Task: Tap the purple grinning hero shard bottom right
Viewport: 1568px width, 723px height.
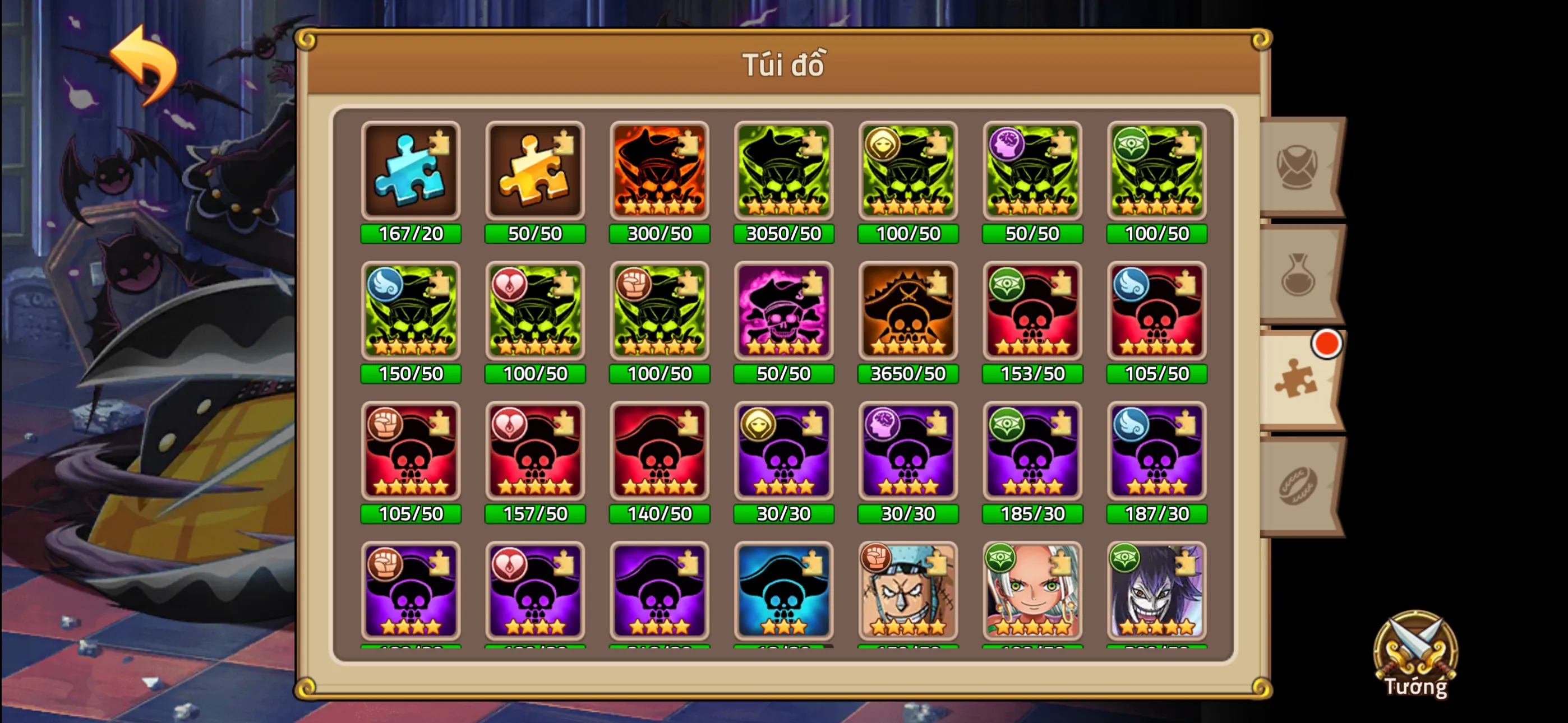Action: 1156,591
